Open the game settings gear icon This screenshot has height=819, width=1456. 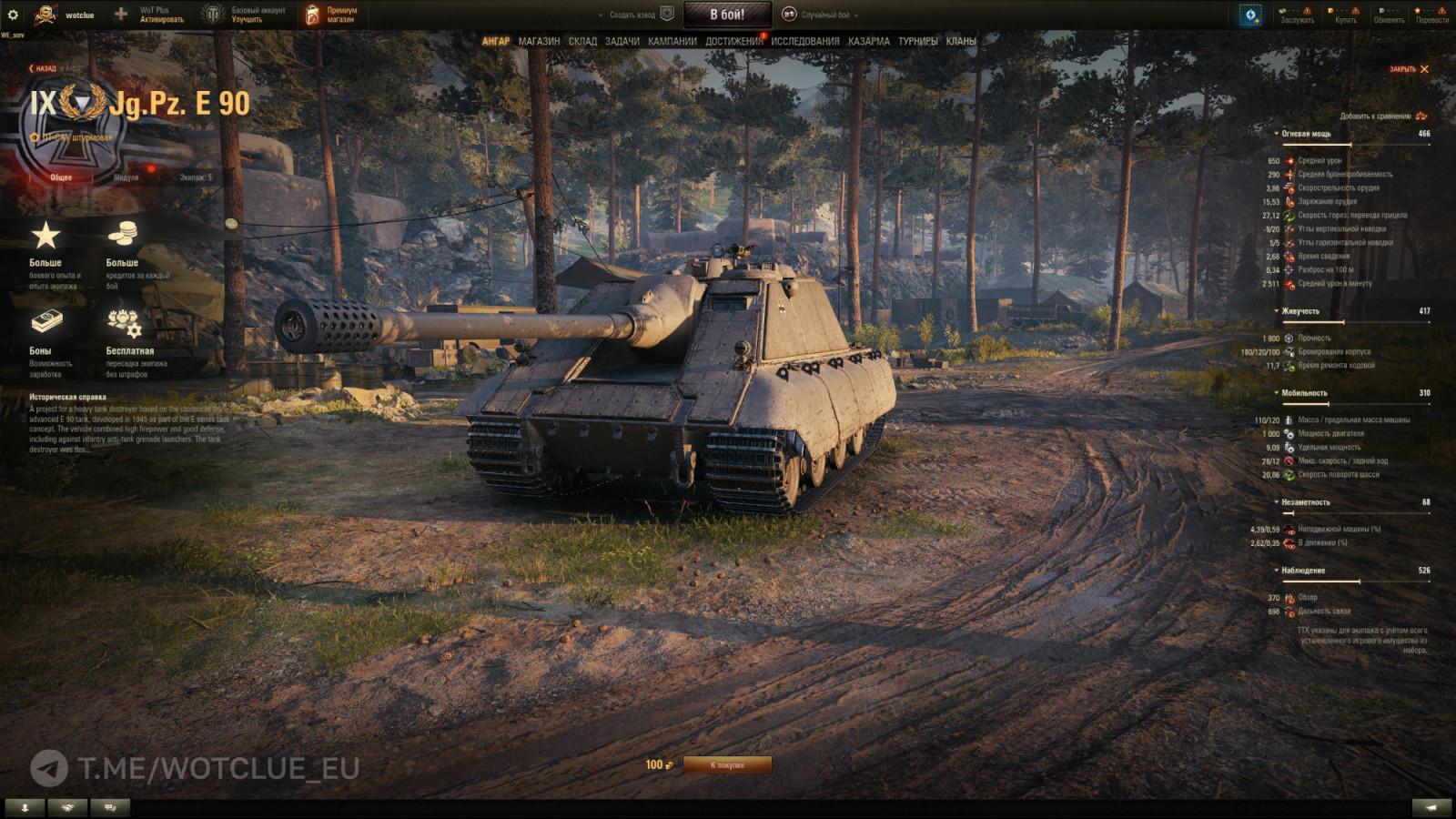(11, 14)
